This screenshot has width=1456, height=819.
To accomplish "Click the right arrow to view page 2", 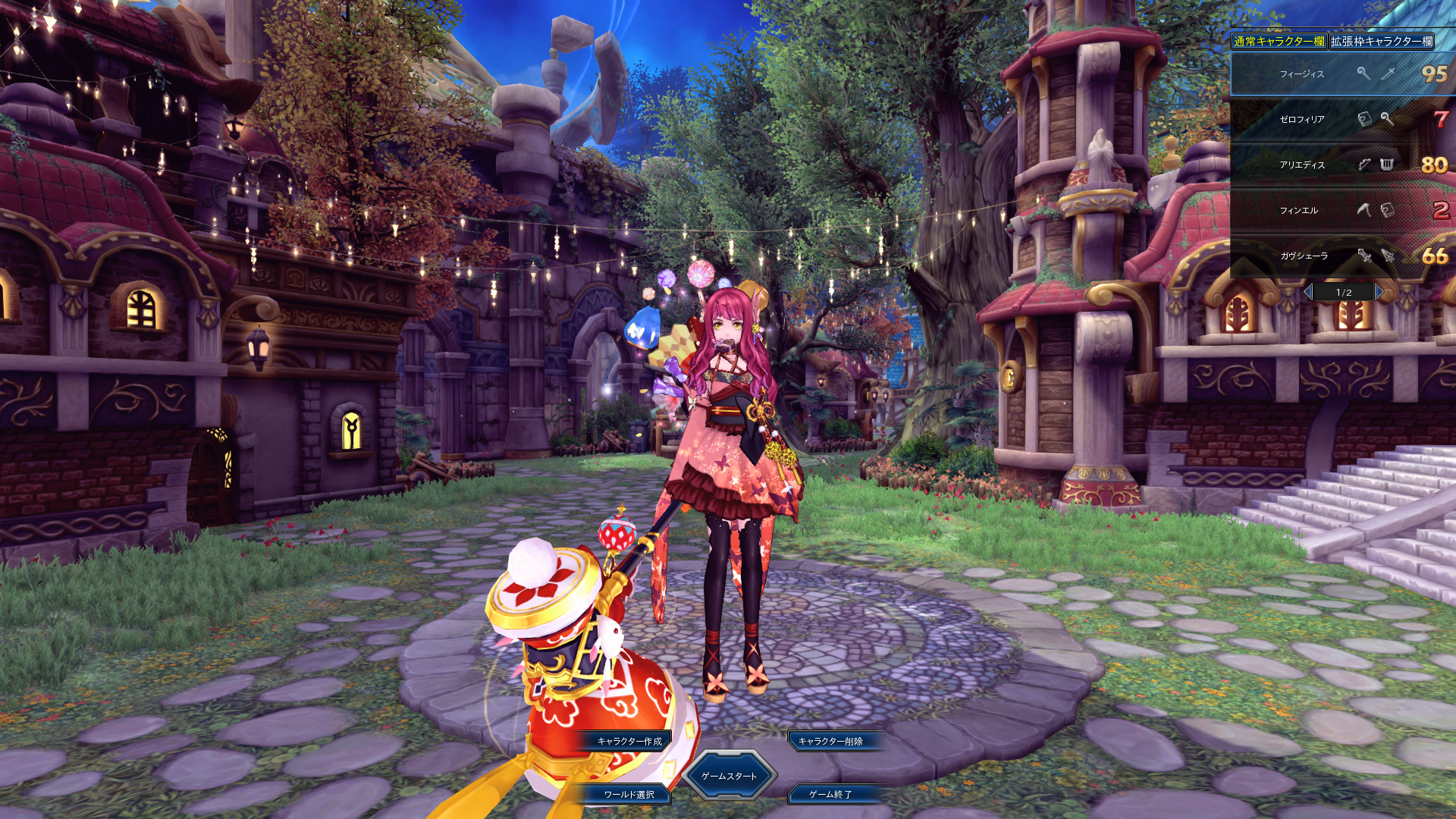I will click(x=1379, y=291).
